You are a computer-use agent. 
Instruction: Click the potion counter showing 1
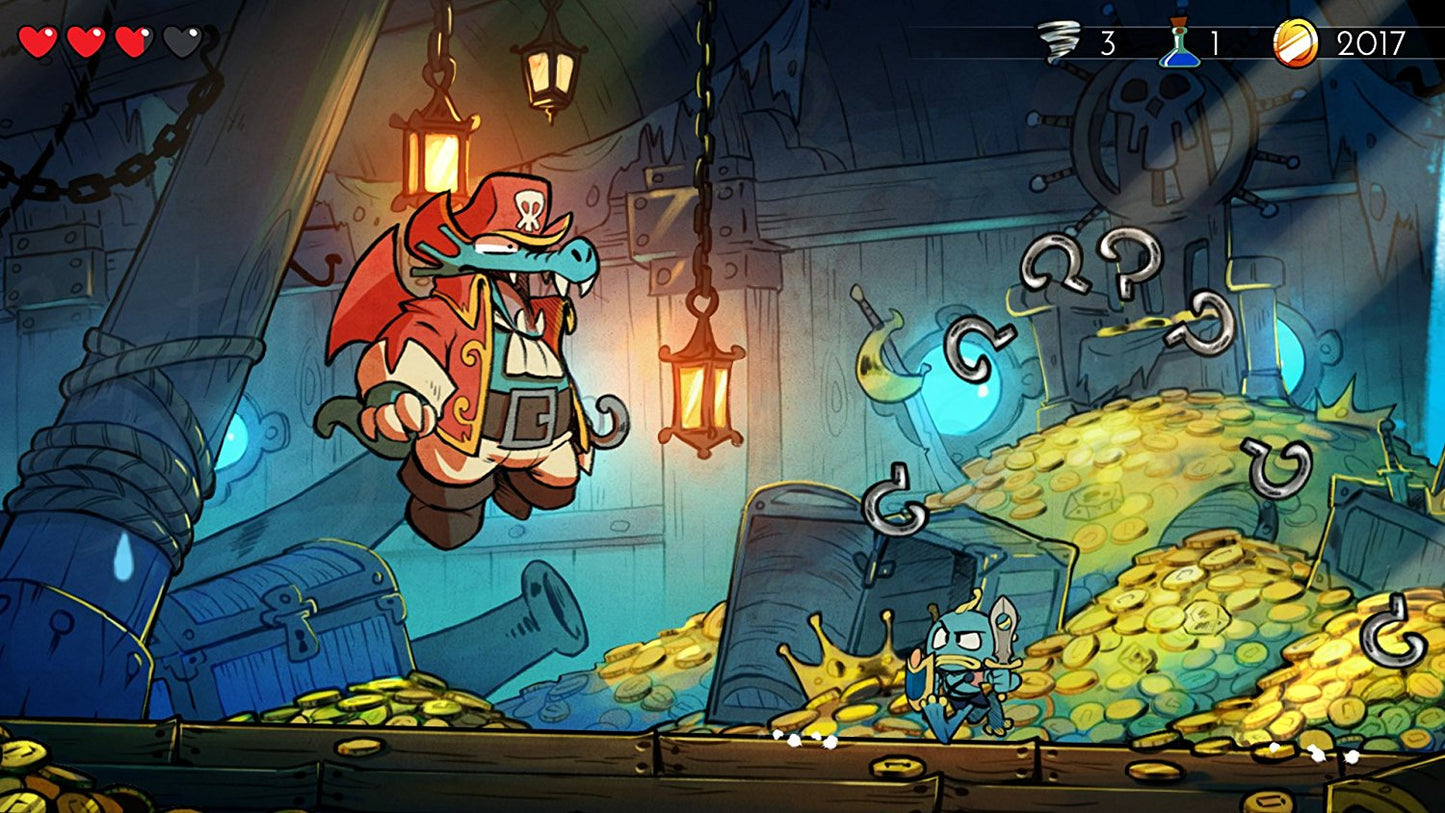[x=1216, y=42]
